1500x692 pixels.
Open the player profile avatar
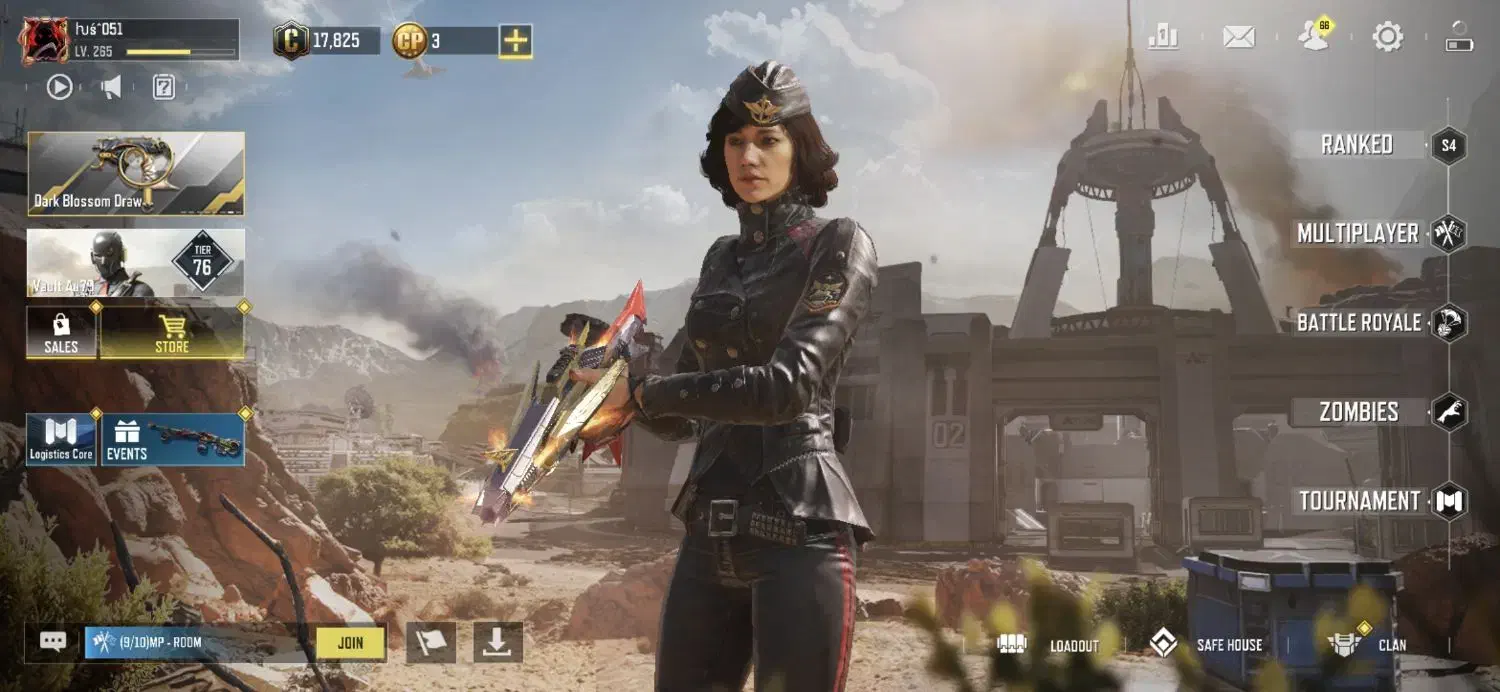coord(45,41)
